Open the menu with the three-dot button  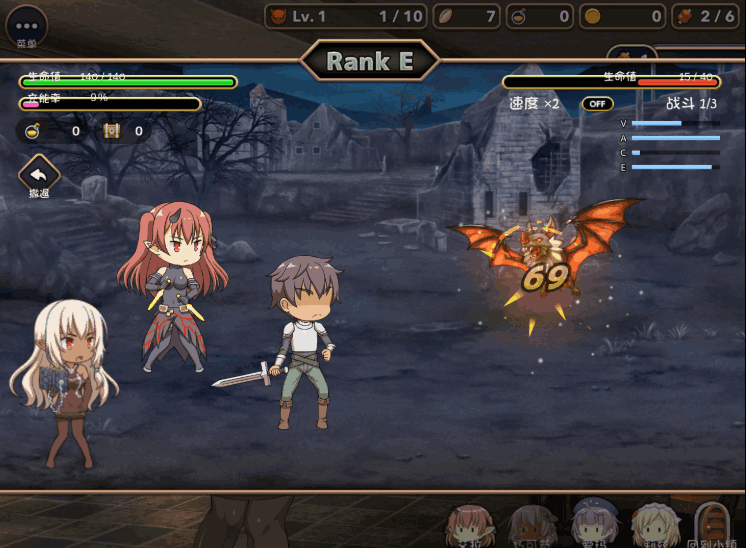coord(26,25)
